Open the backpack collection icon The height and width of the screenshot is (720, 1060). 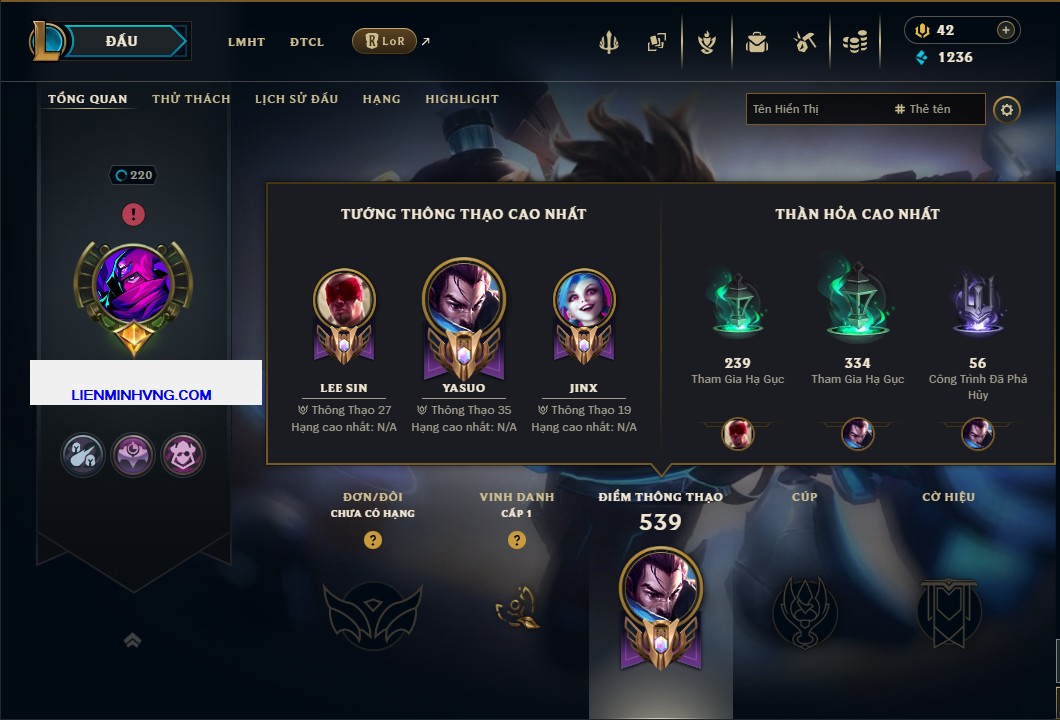pyautogui.click(x=756, y=42)
